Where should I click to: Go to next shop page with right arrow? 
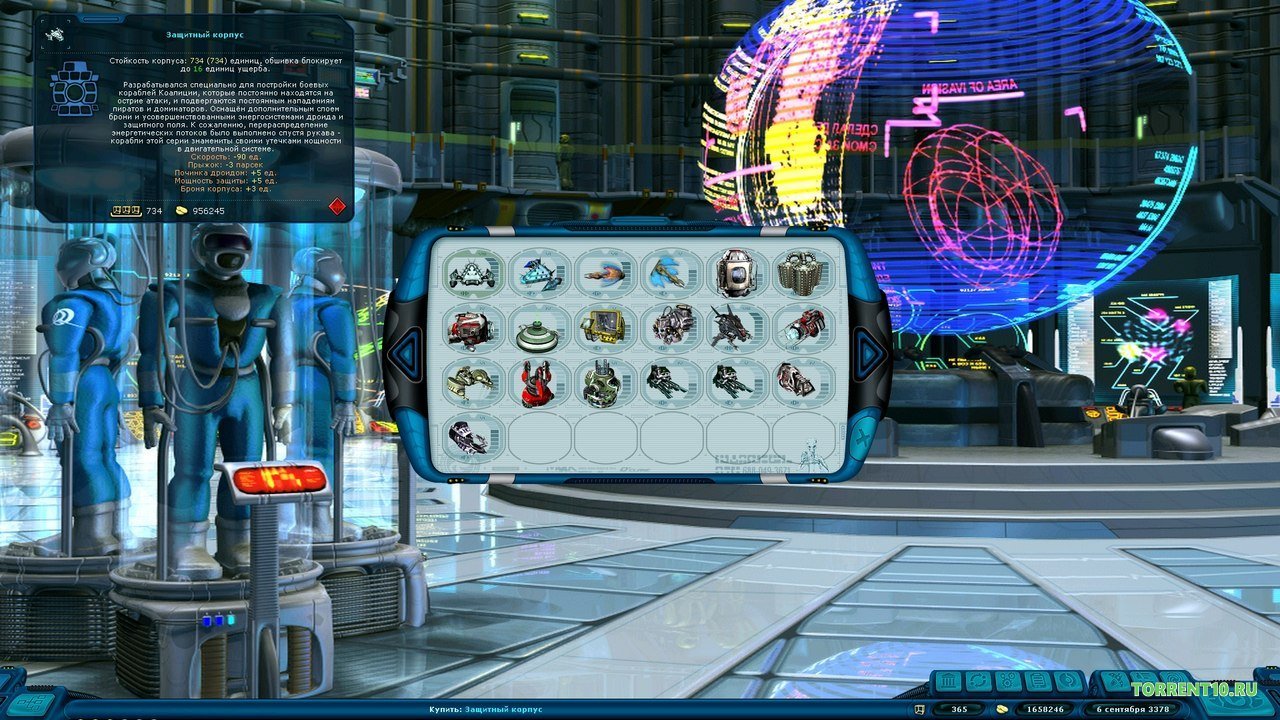pos(869,352)
